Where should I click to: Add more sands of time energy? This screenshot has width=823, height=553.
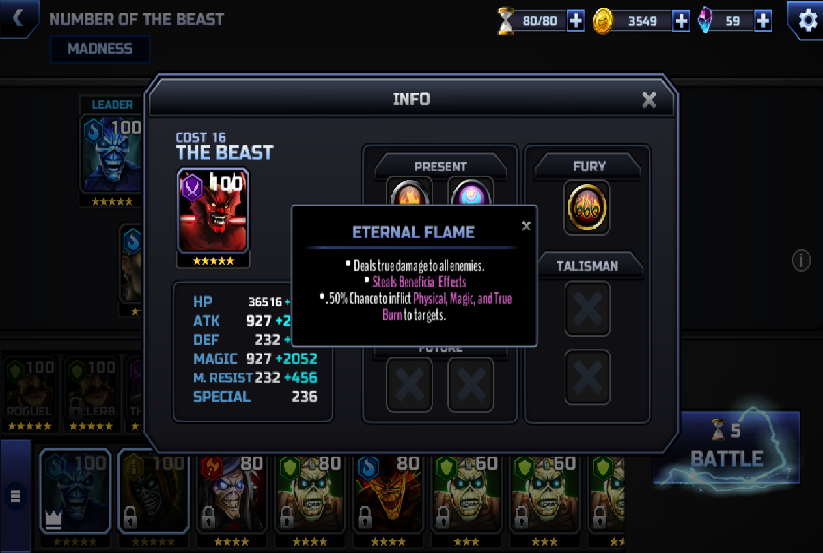[x=575, y=20]
